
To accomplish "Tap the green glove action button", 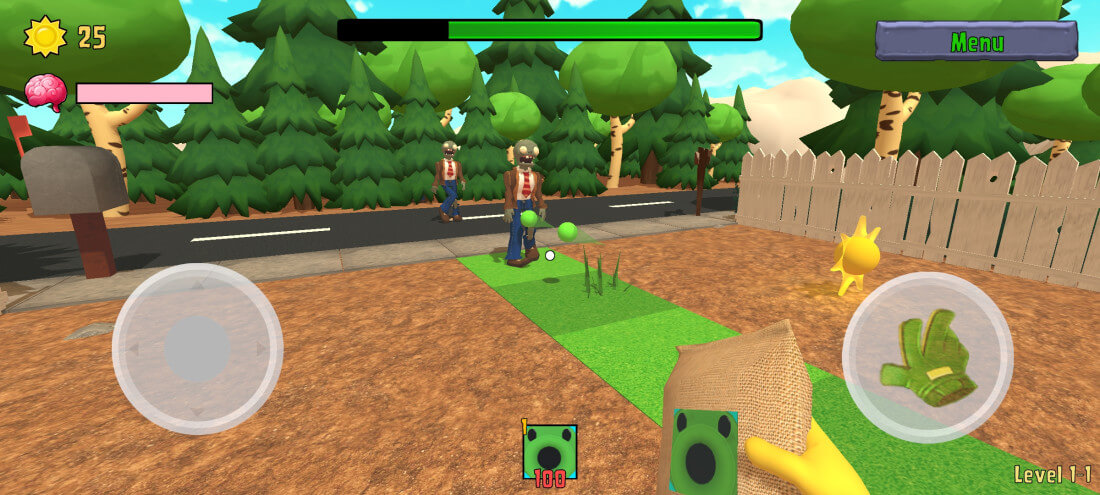I will tap(927, 357).
